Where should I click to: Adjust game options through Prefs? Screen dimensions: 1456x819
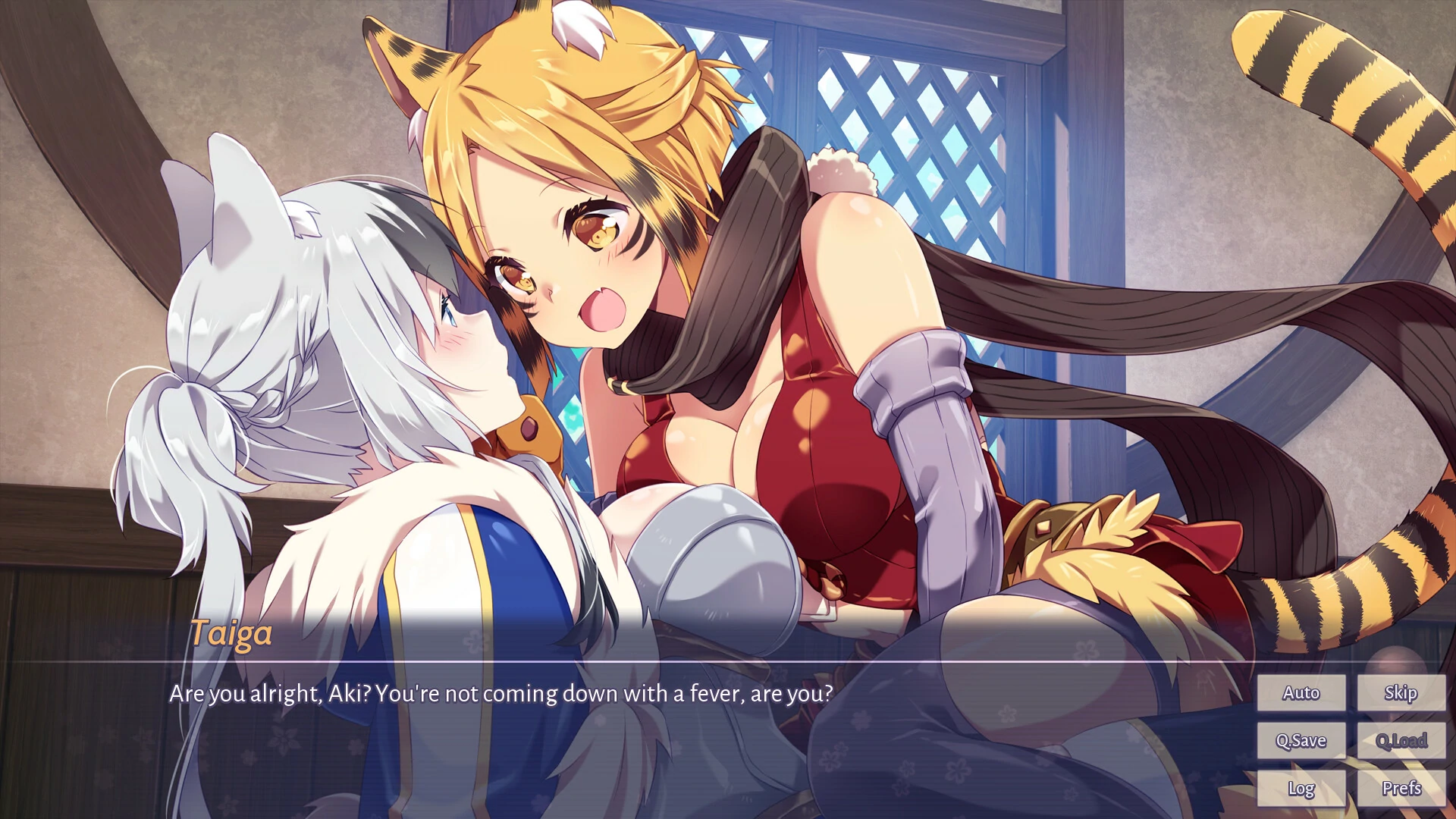click(1401, 788)
